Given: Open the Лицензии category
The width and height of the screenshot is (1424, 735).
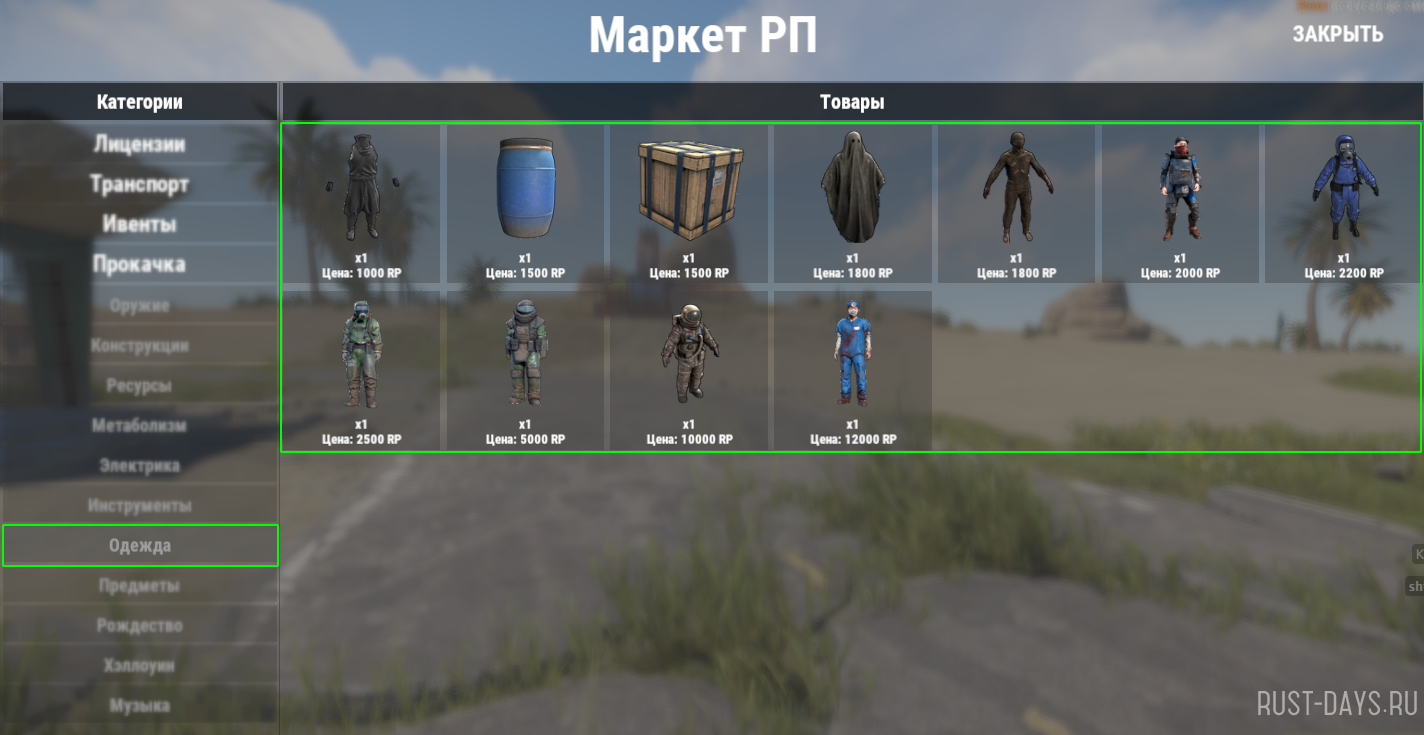Looking at the screenshot, I should pos(140,144).
